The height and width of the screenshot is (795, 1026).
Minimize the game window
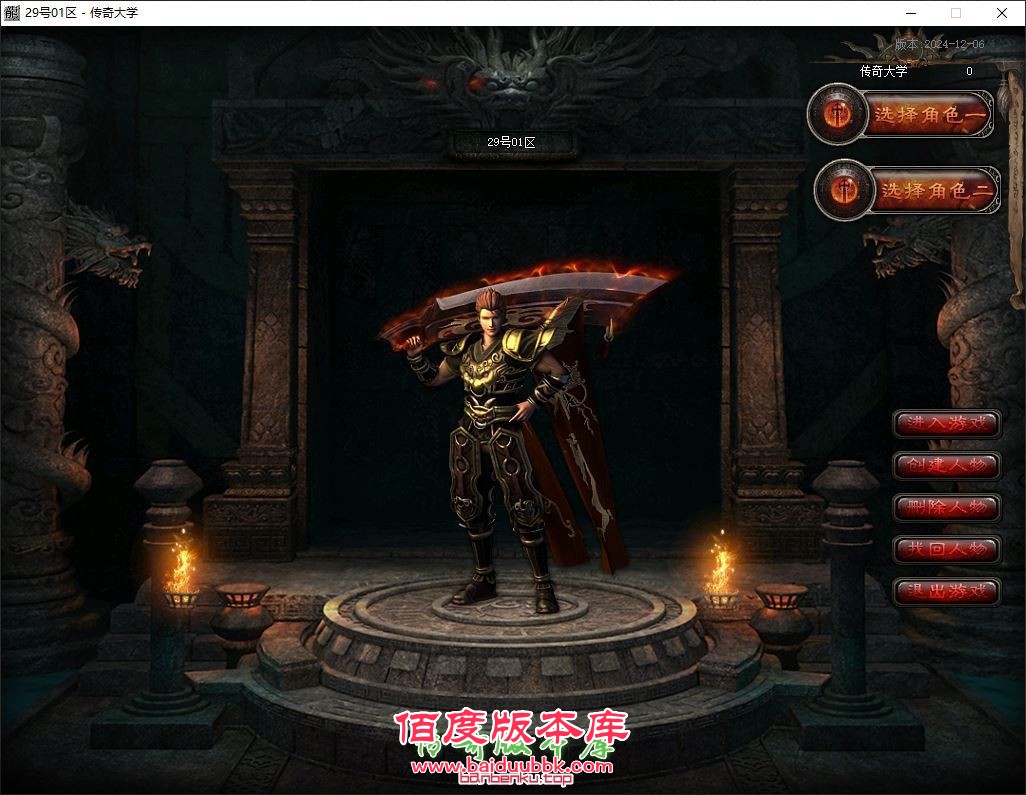click(910, 13)
